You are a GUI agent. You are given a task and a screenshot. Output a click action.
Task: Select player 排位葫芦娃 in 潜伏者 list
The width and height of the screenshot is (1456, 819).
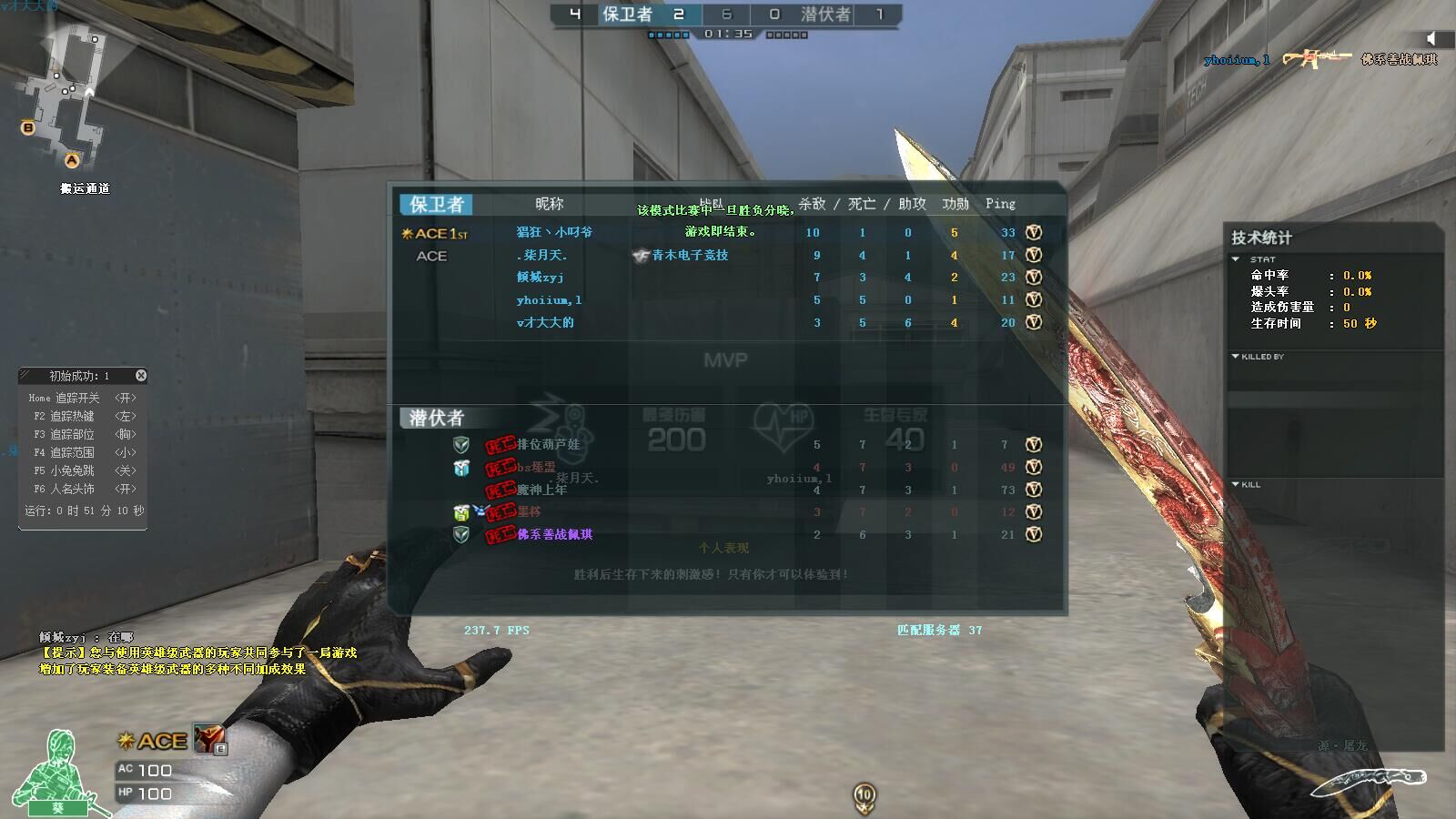[x=548, y=445]
